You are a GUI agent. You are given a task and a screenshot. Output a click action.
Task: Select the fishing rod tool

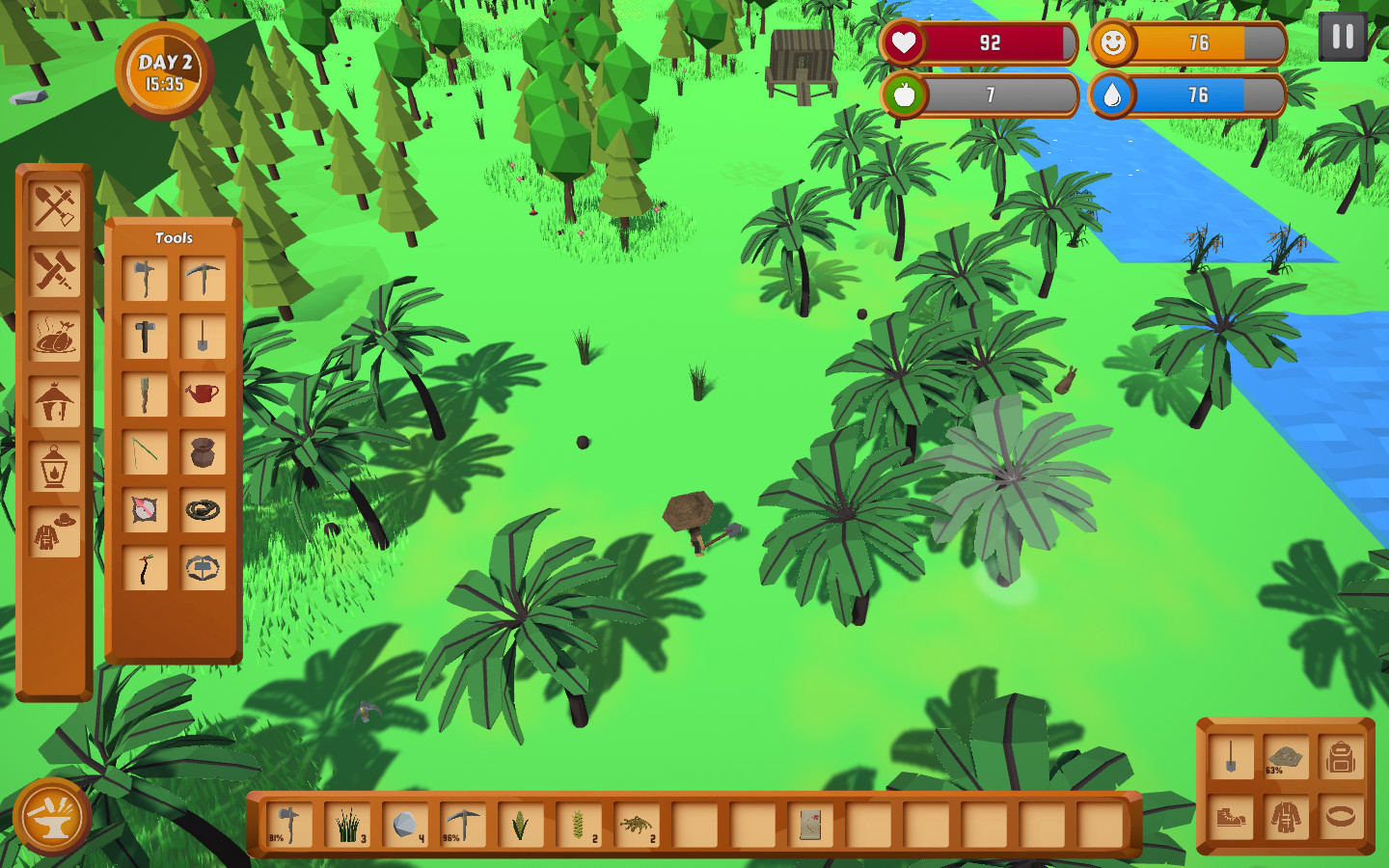coord(146,451)
